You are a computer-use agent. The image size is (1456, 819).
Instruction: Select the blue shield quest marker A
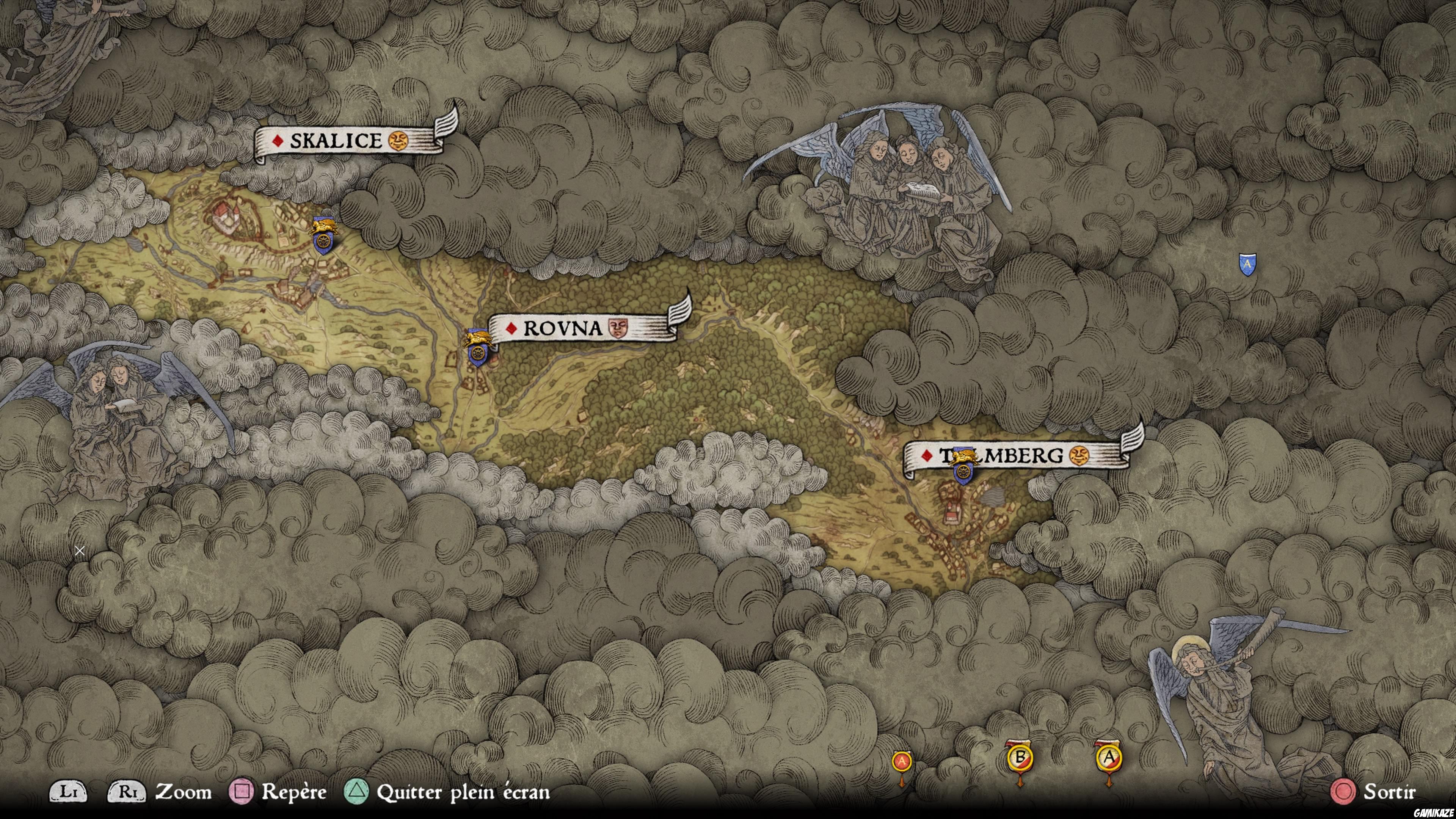click(1247, 264)
